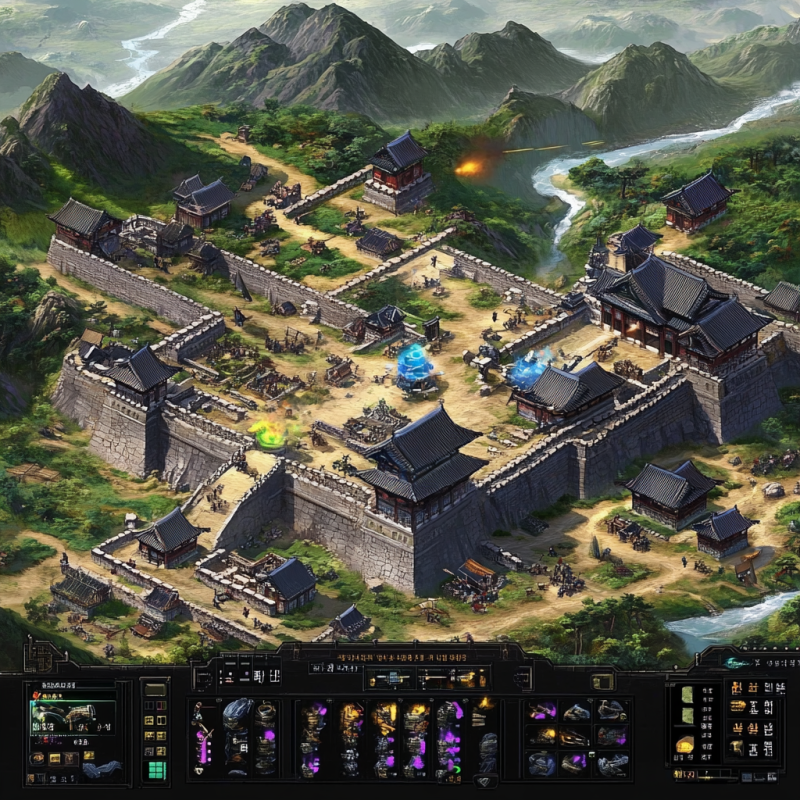800x800 pixels.
Task: Click the bright green grid button
Action: point(155,769)
